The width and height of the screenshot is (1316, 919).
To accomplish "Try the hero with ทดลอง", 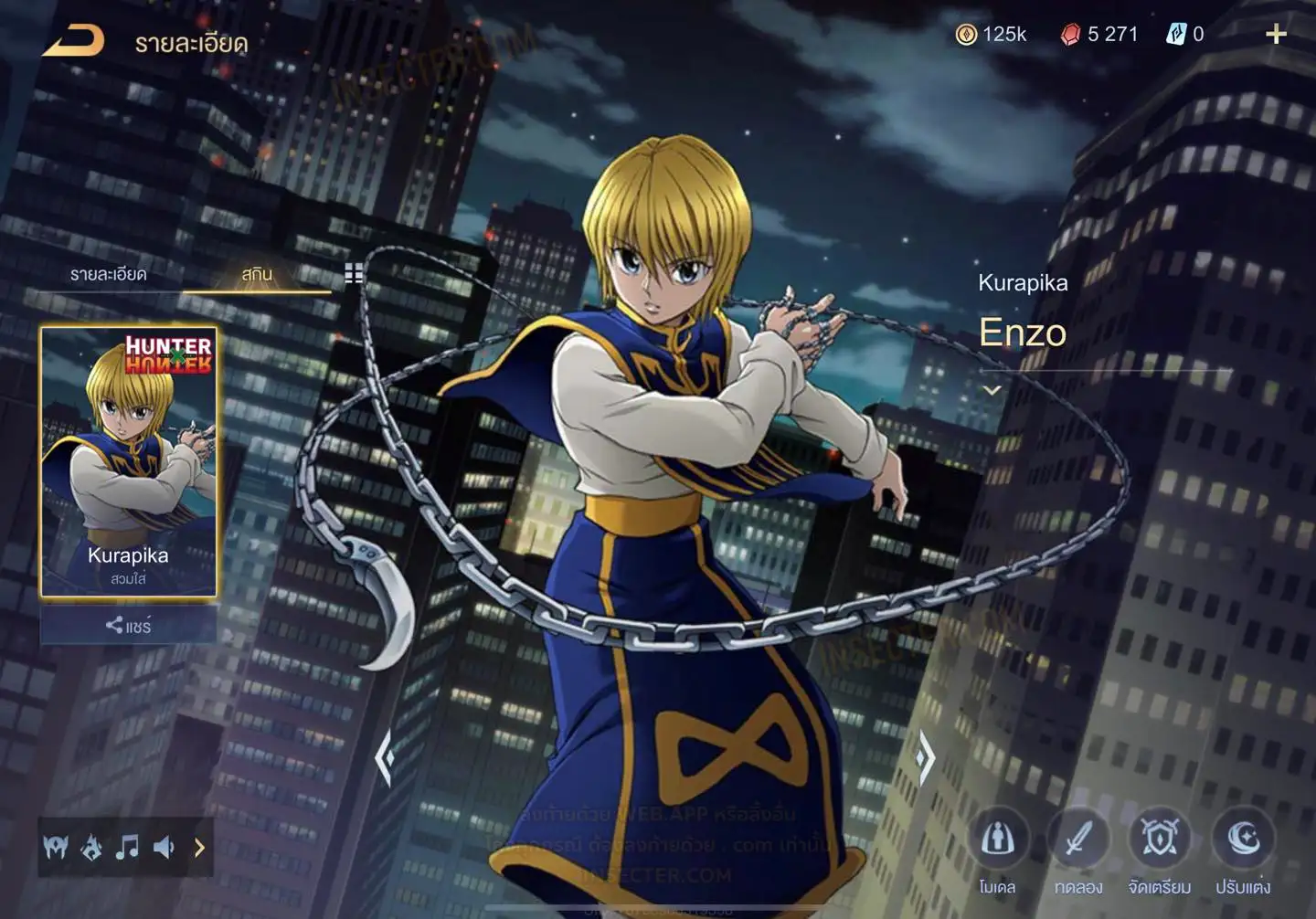I will tap(1078, 839).
